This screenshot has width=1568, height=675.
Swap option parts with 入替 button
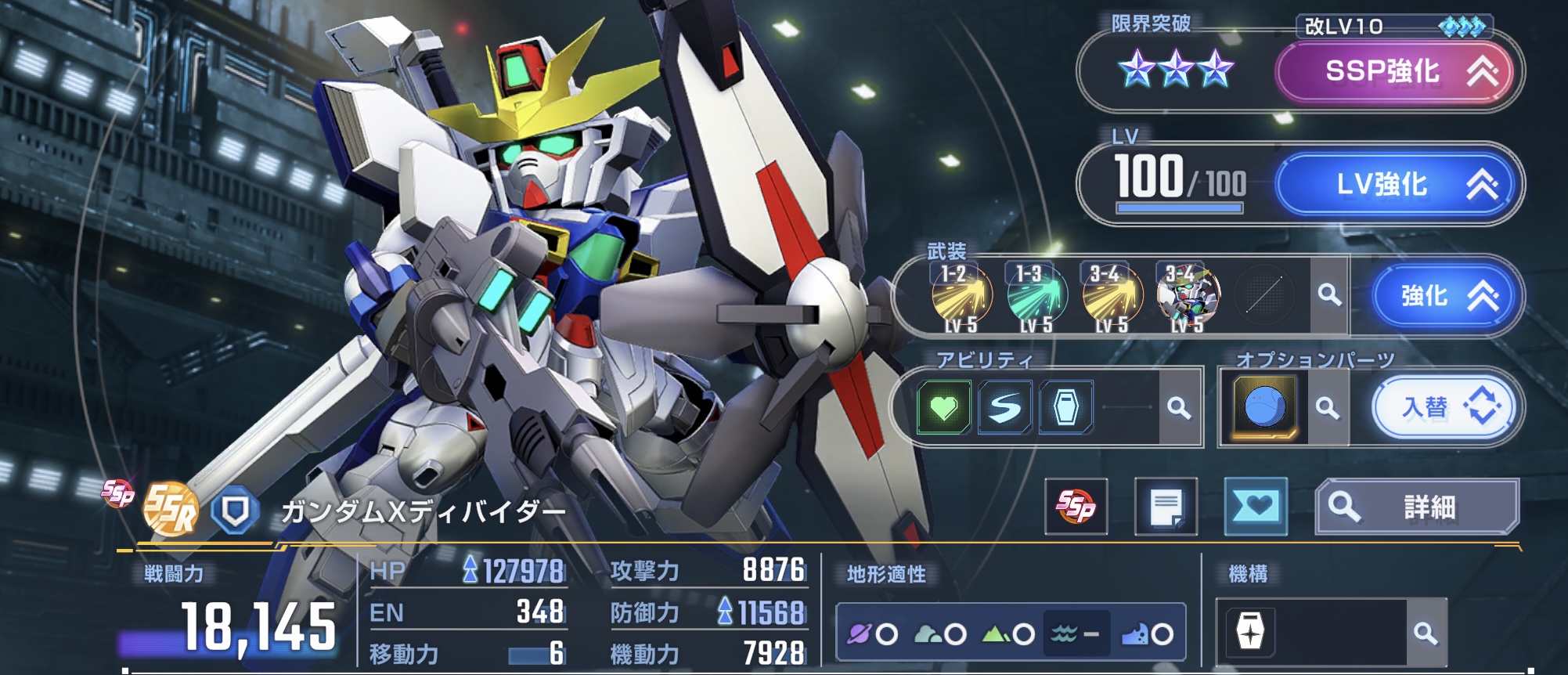tap(1444, 408)
